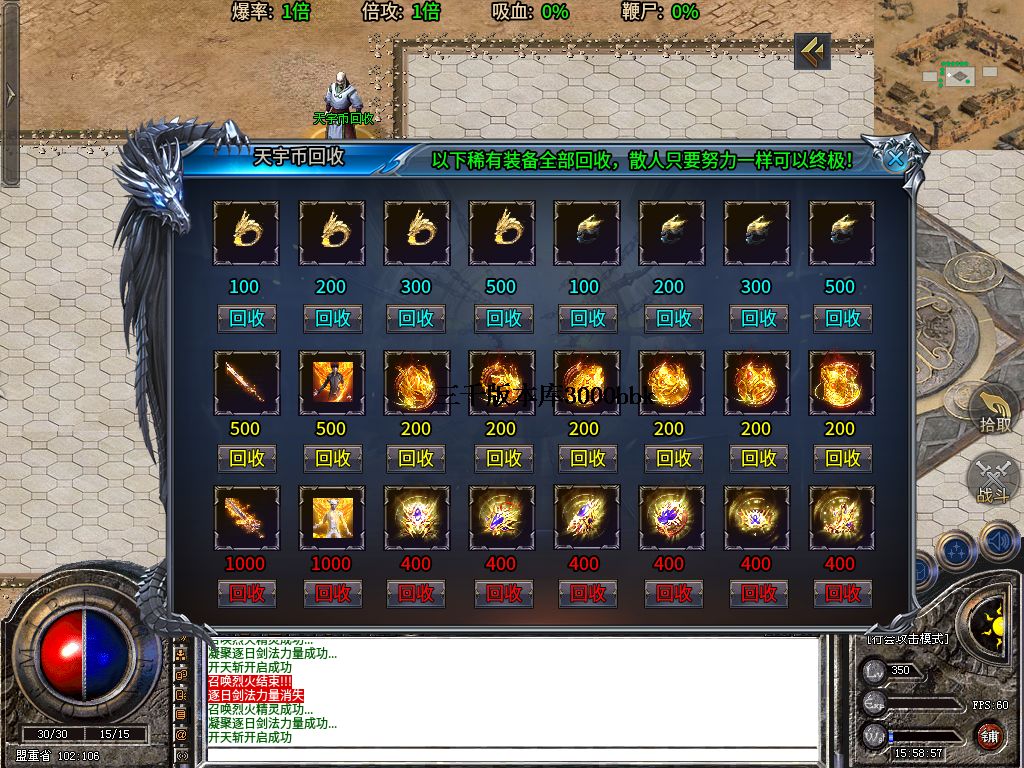Open the red 铺 shop button
Viewport: 1024px width, 768px height.
point(989,736)
